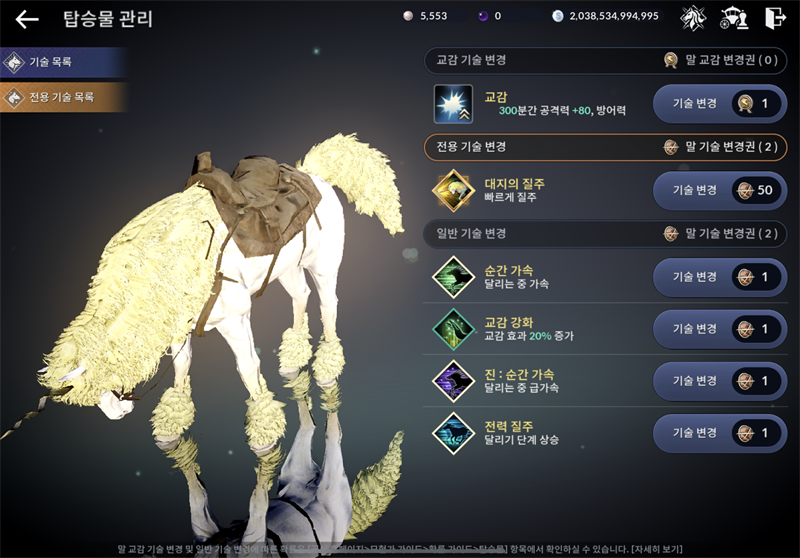Switch to the 기술 목록 tab

(62, 62)
